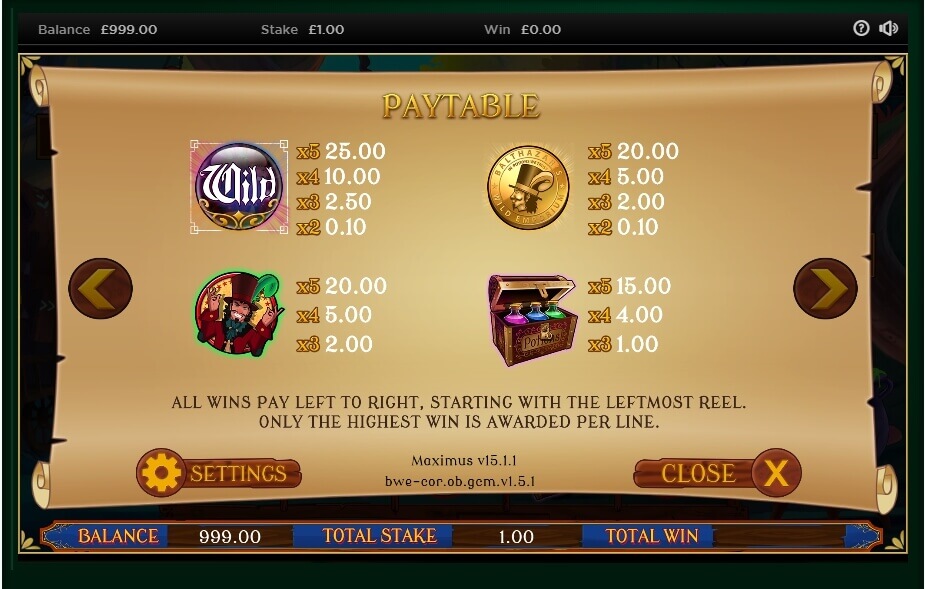Screen dimensions: 925x589
Task: Advance to the next paytable page
Action: 825,289
